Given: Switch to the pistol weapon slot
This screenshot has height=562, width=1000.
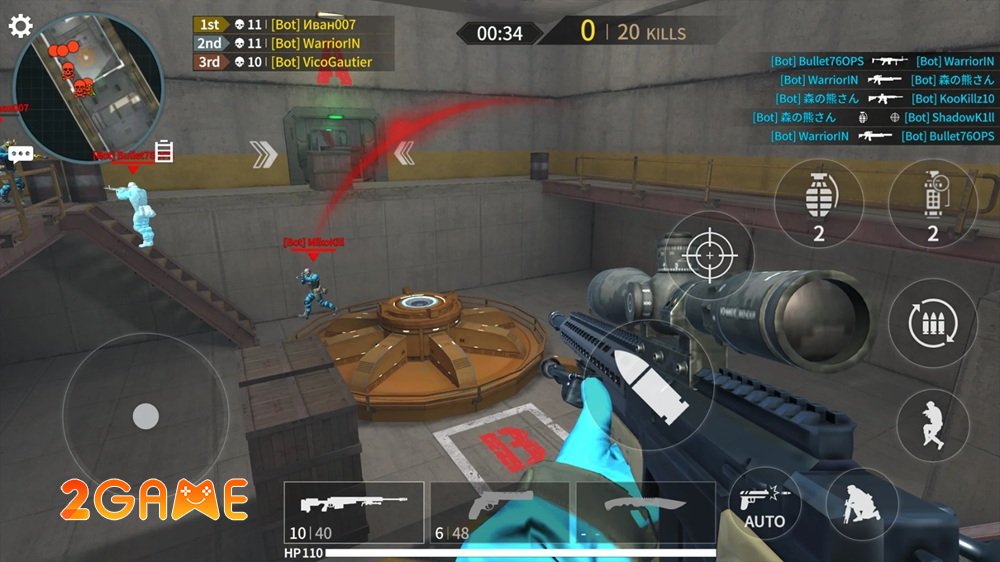Looking at the screenshot, I should [x=499, y=512].
